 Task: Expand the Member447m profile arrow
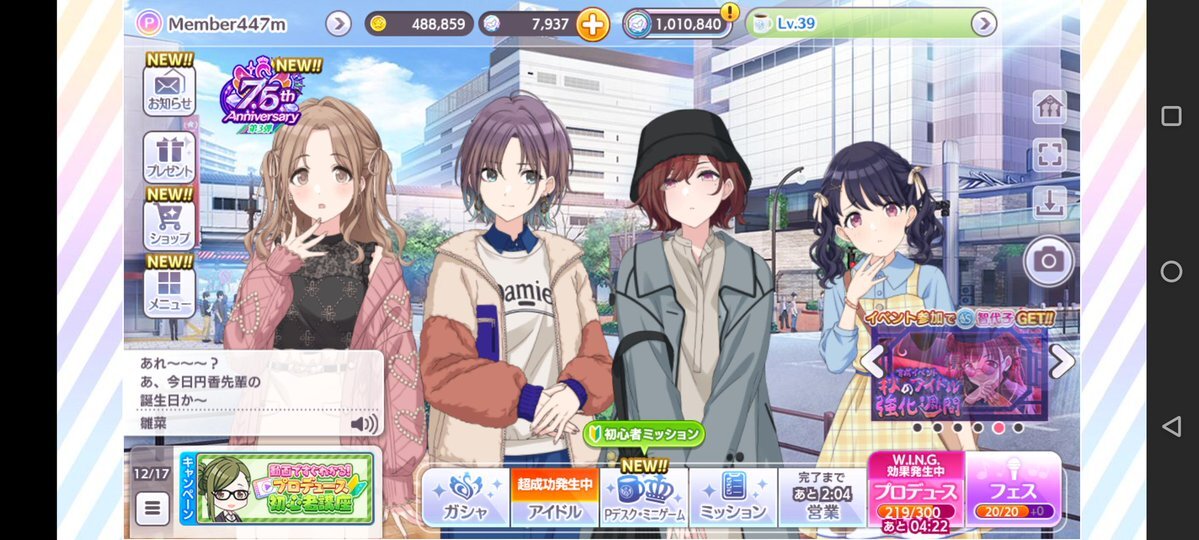click(338, 24)
